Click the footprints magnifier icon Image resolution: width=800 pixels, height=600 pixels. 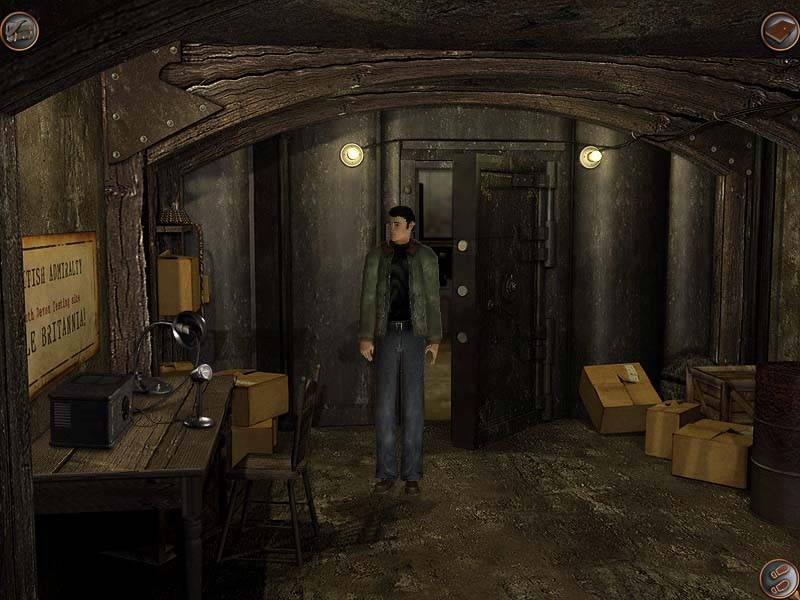(777, 578)
